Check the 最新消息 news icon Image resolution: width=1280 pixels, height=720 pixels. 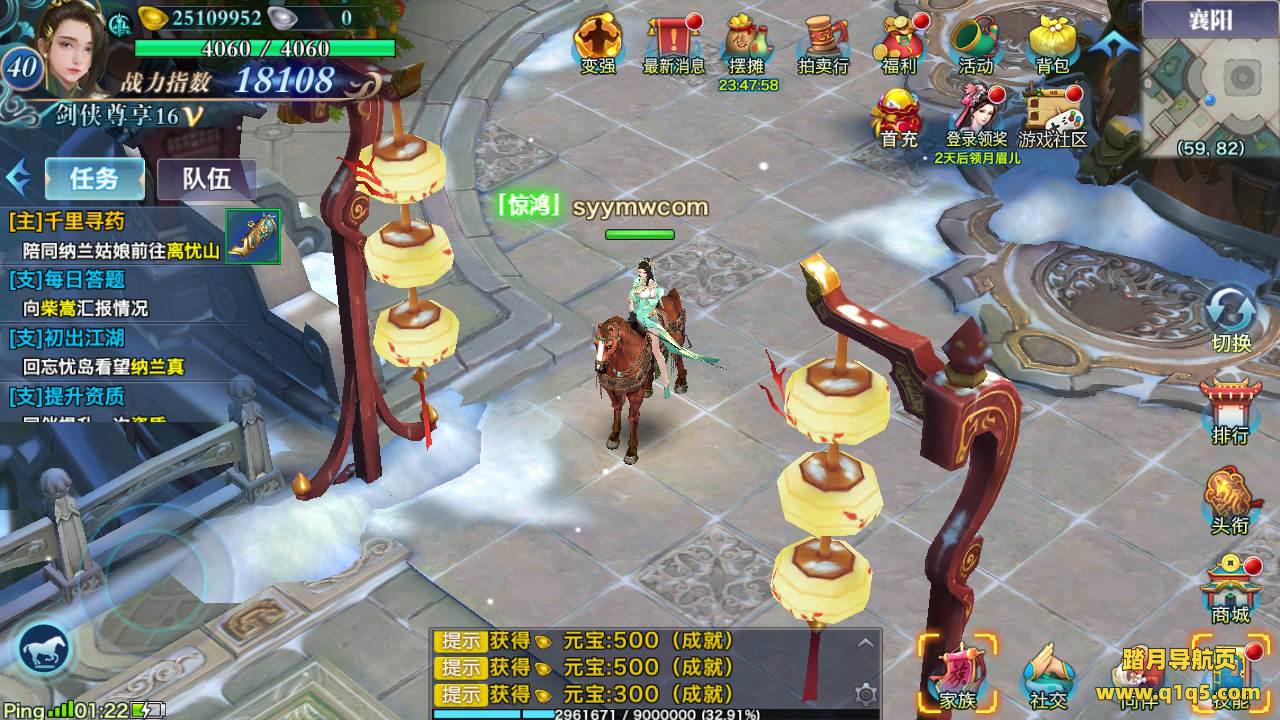click(673, 42)
